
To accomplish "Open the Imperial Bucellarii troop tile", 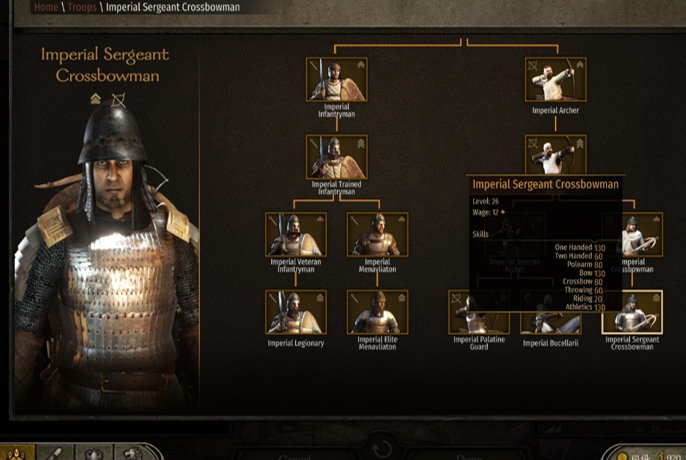I will [x=551, y=322].
